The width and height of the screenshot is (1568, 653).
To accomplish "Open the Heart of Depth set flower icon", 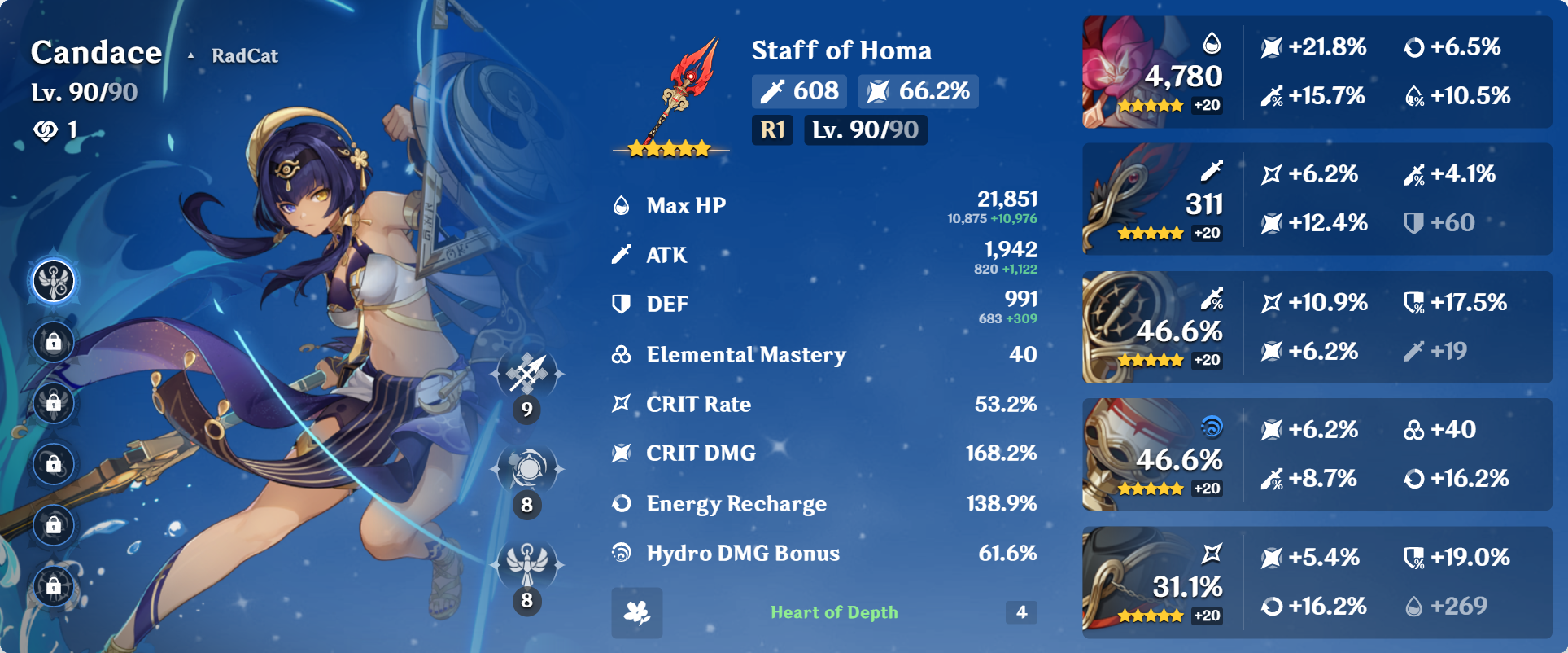I will coord(637,612).
